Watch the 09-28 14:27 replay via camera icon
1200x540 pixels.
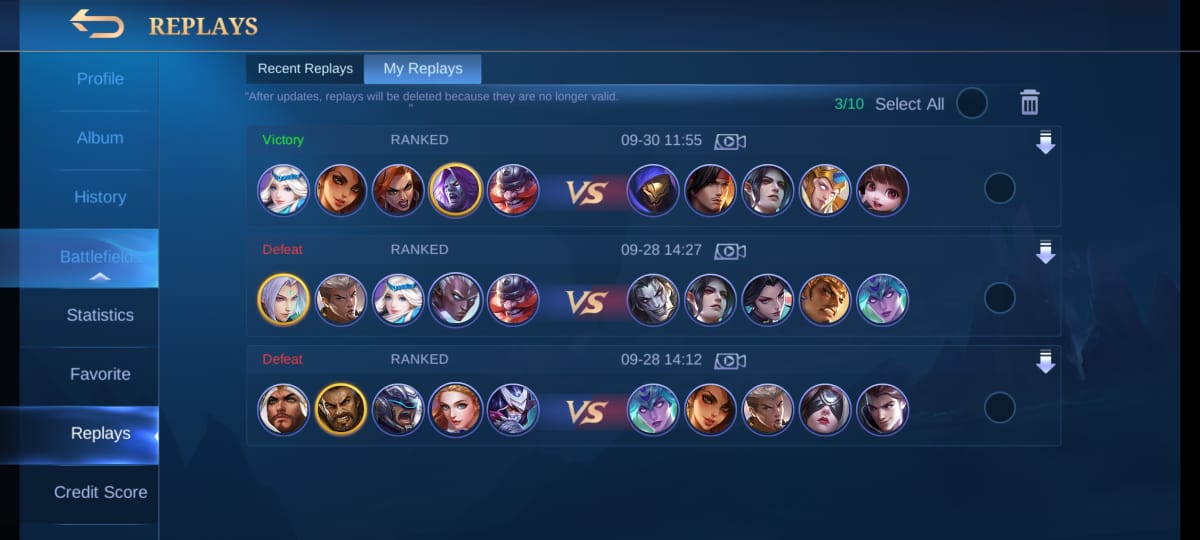730,251
